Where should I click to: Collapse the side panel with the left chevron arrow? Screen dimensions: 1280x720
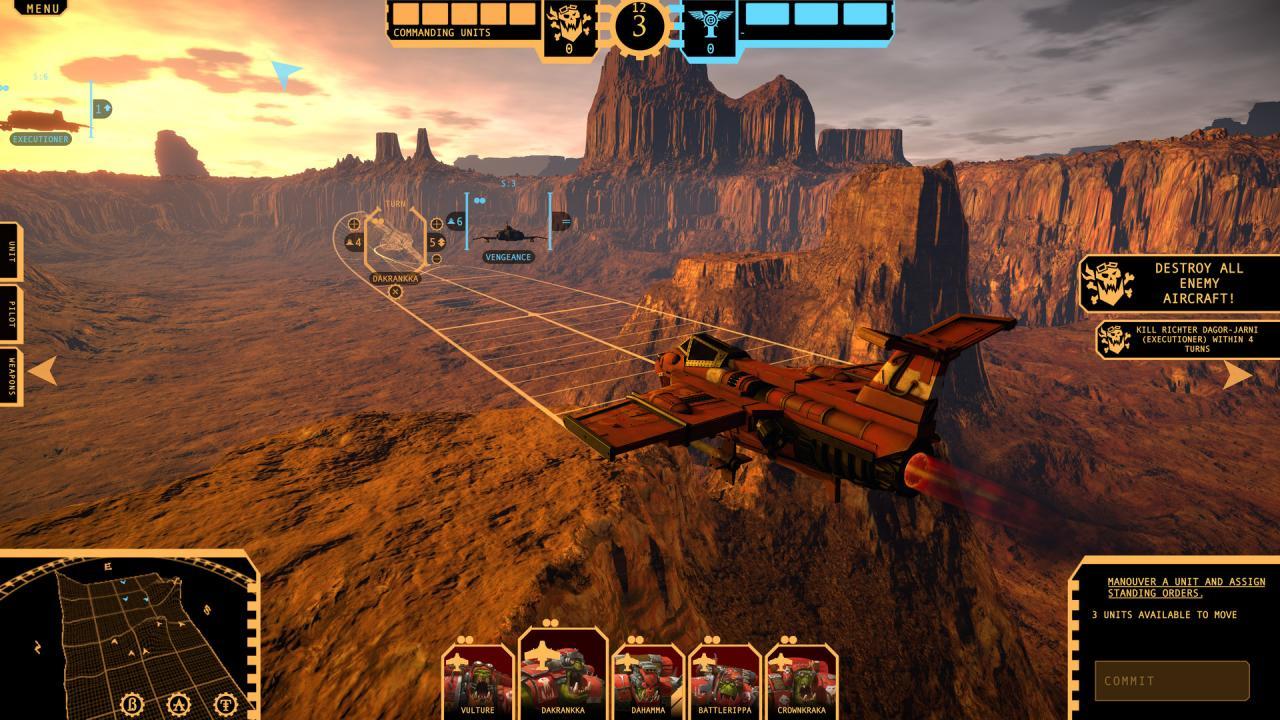pyautogui.click(x=40, y=372)
